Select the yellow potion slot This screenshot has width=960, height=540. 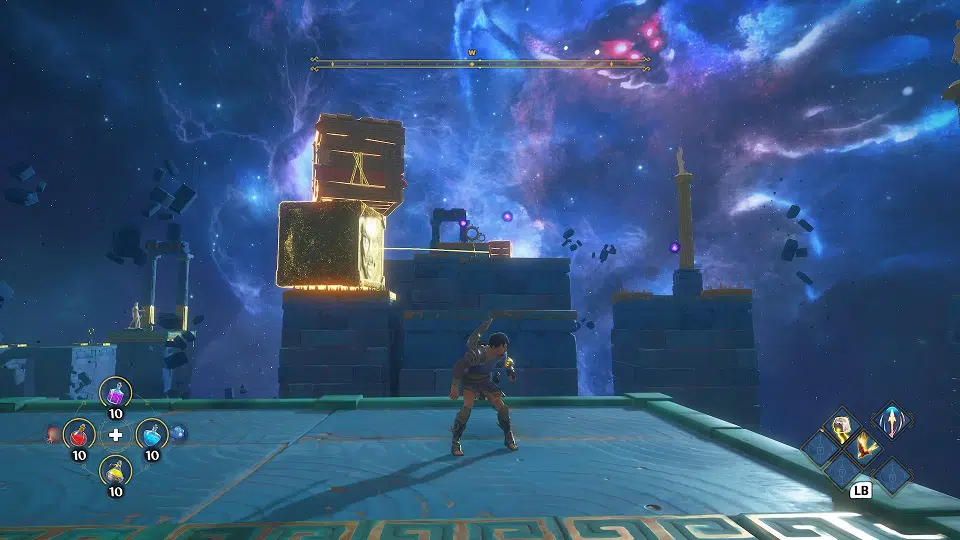tap(116, 470)
